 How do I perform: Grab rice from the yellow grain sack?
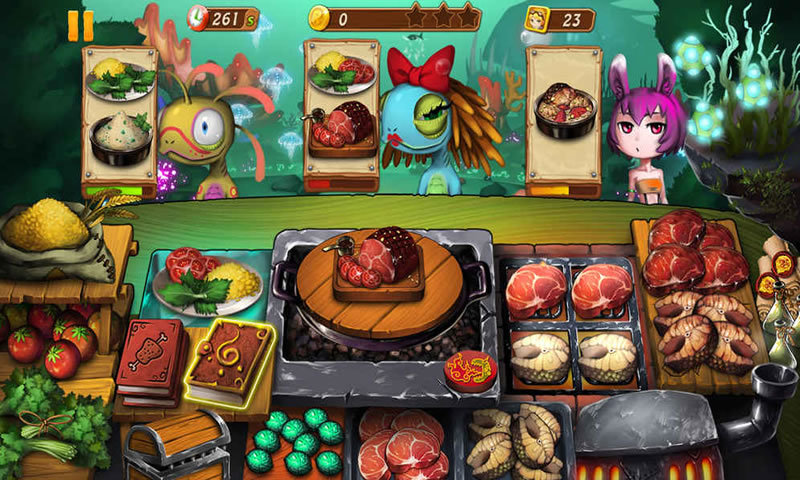pos(46,225)
